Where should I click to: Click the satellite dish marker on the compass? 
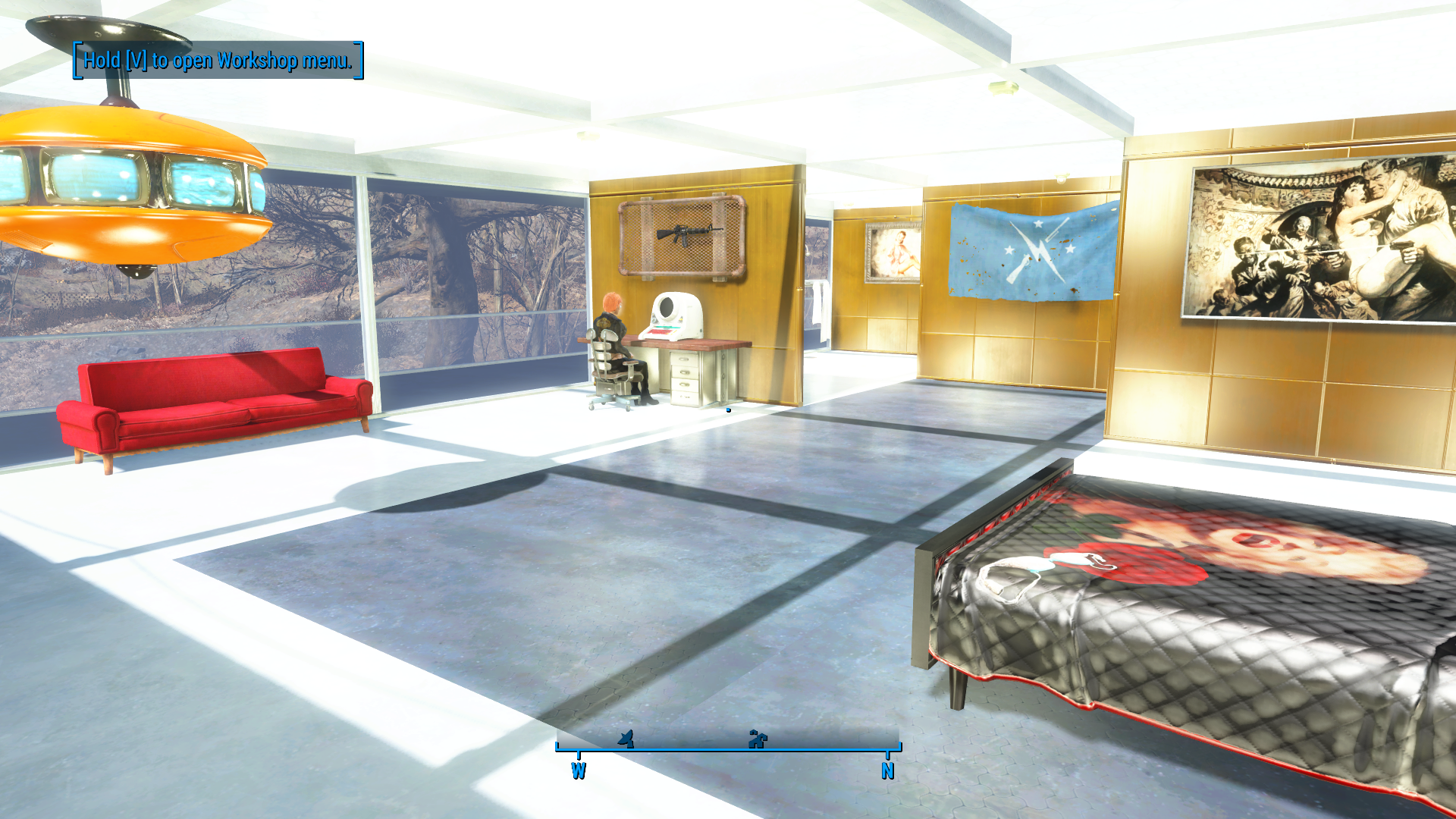pyautogui.click(x=626, y=738)
